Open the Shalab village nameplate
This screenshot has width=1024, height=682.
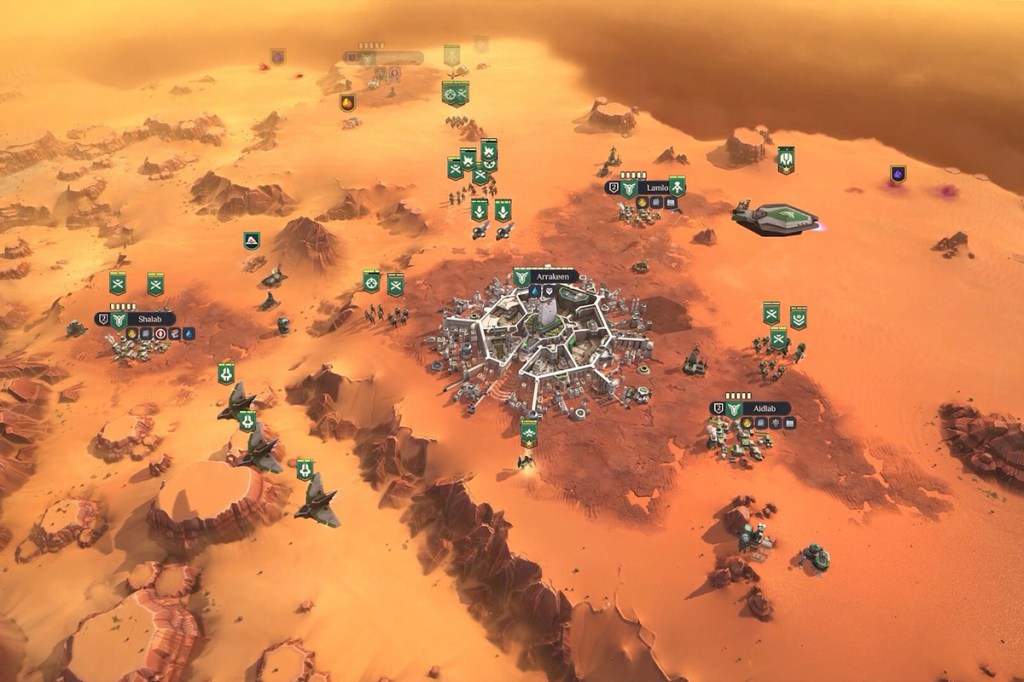(148, 319)
